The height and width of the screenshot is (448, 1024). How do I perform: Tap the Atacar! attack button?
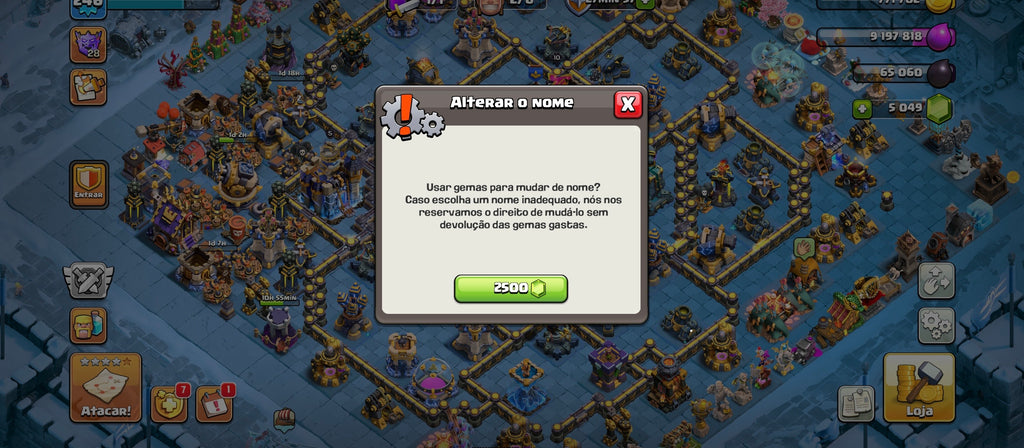point(105,387)
